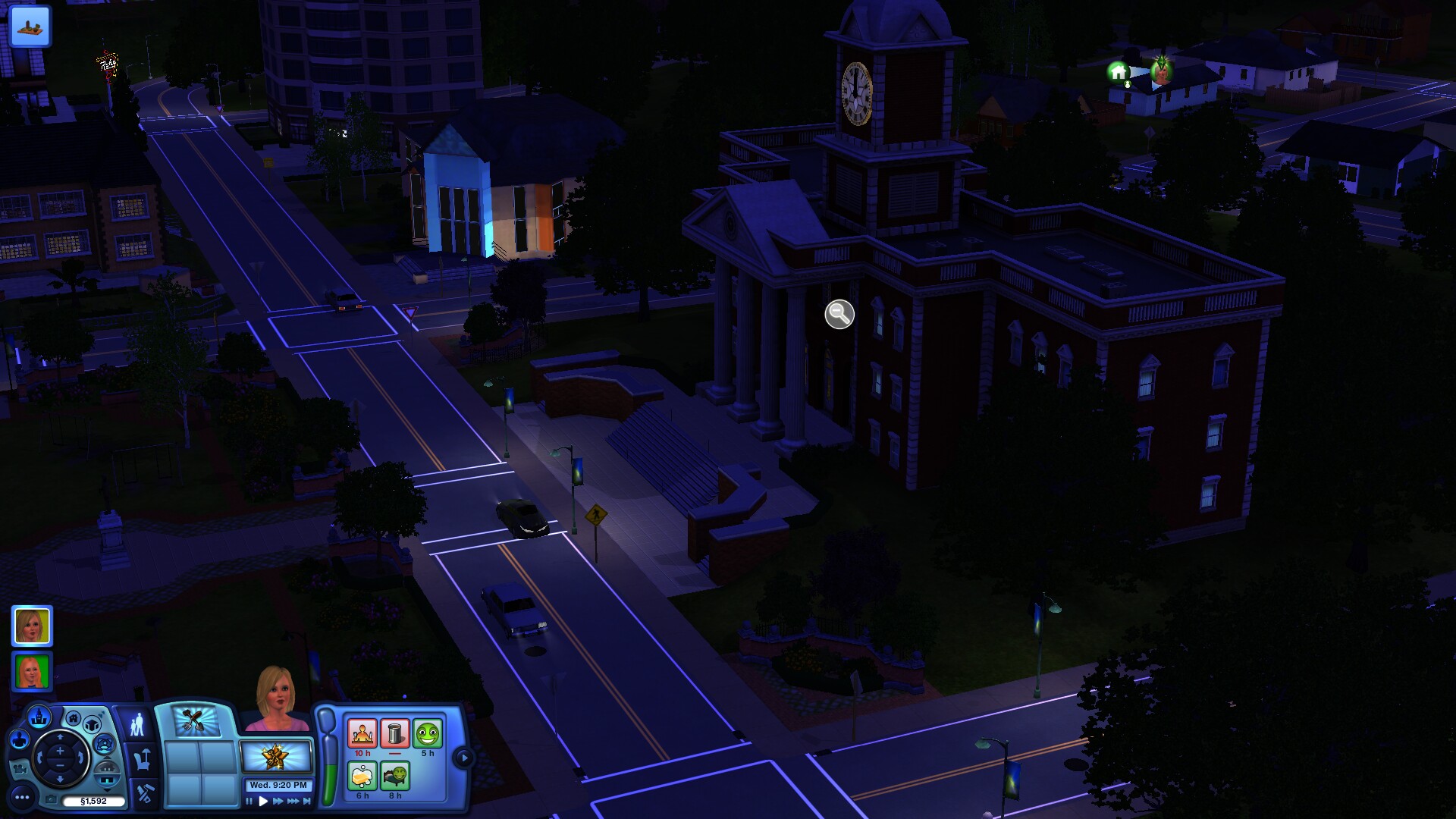Screen dimensions: 1456x819
Task: Expand the moodlet panel with the arrow
Action: point(463,757)
